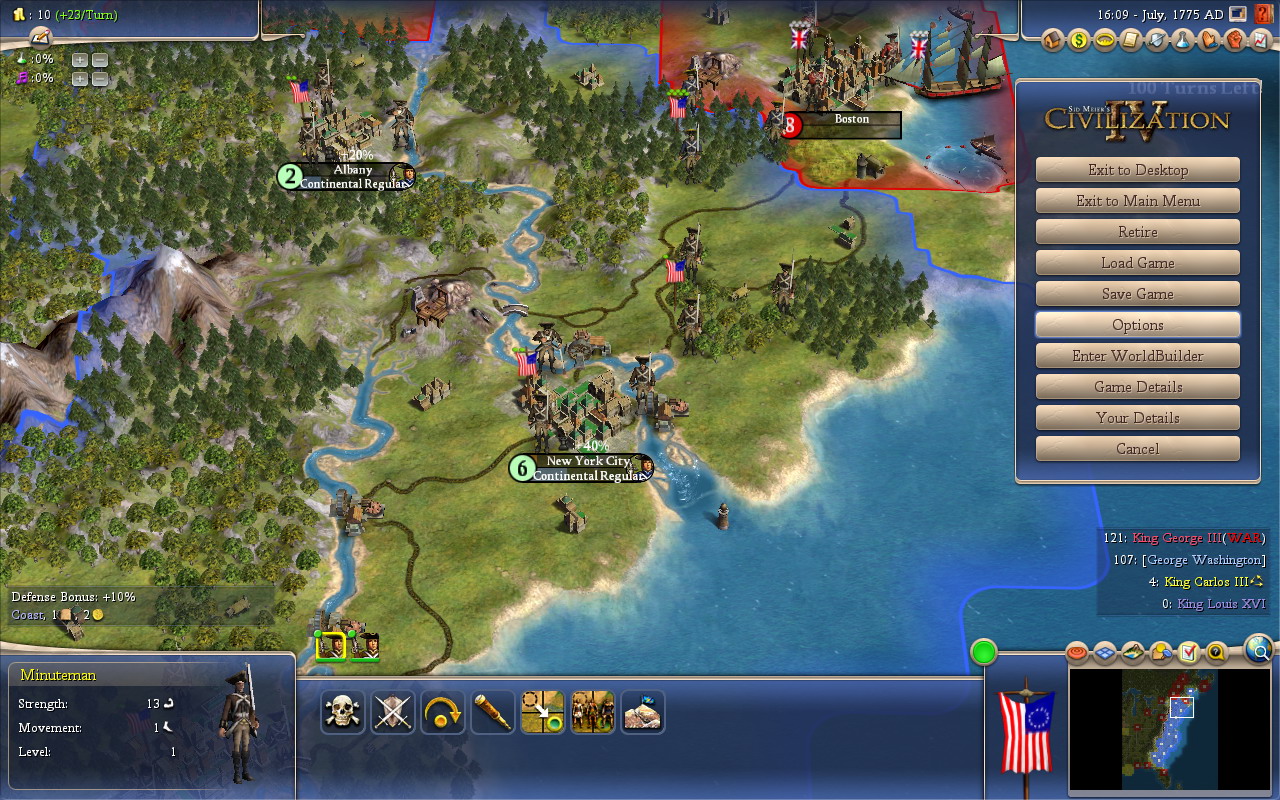Open the Options menu entry
Image resolution: width=1280 pixels, height=800 pixels.
pos(1137,325)
